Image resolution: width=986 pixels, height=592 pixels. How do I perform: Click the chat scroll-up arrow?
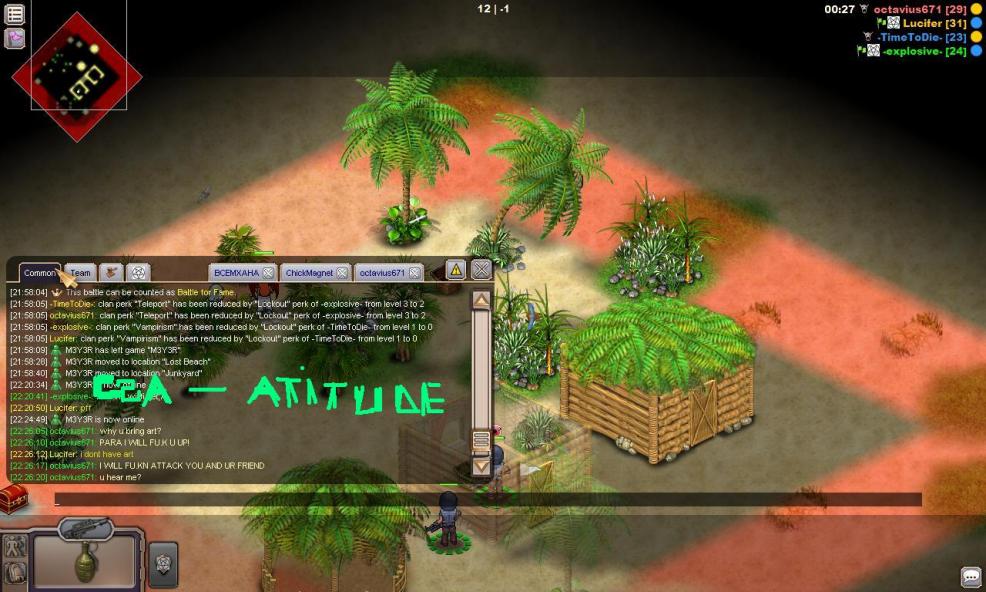(x=481, y=299)
